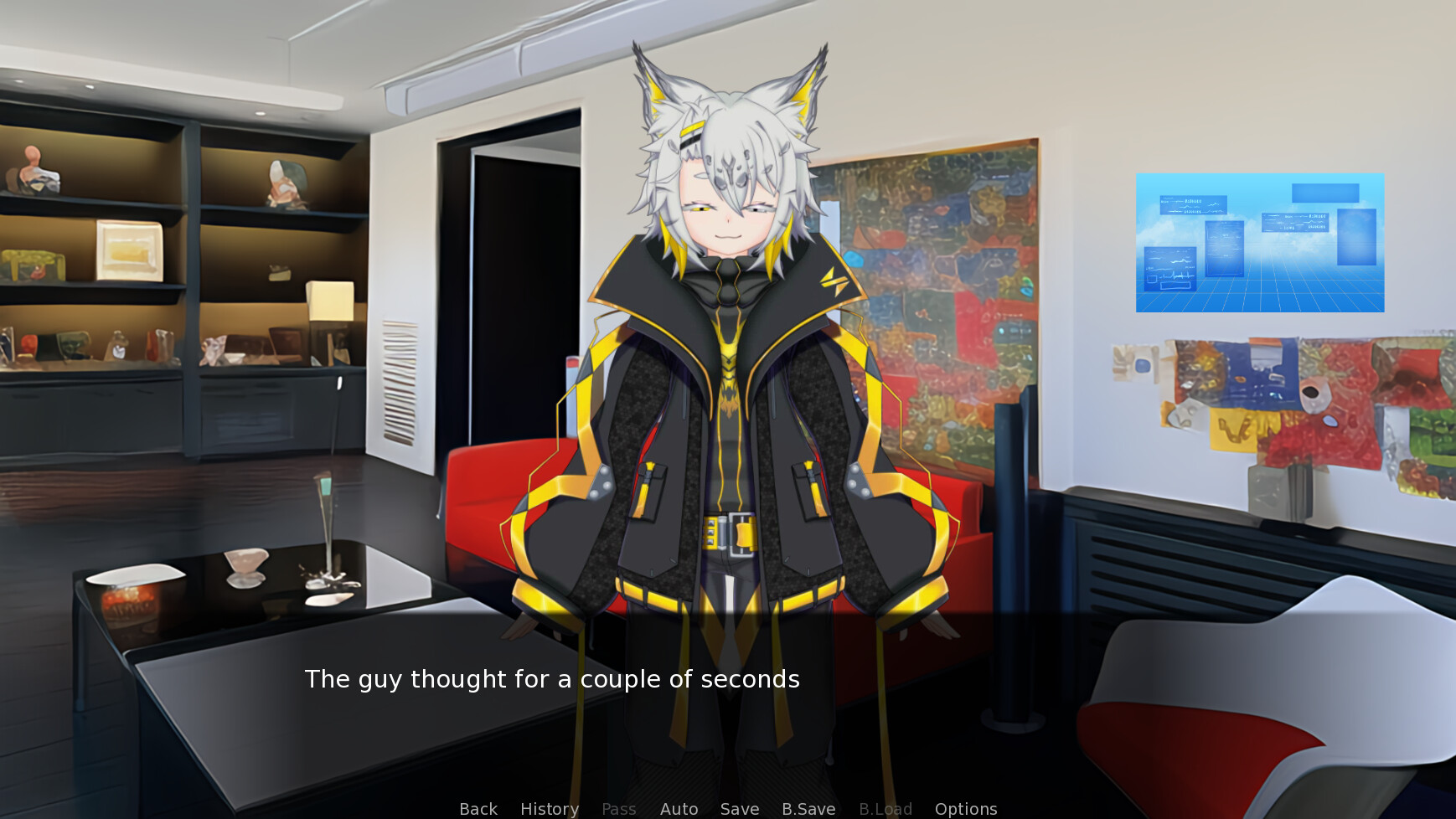This screenshot has width=1456, height=819.
Task: Quick load with the B.Load option
Action: 885,808
